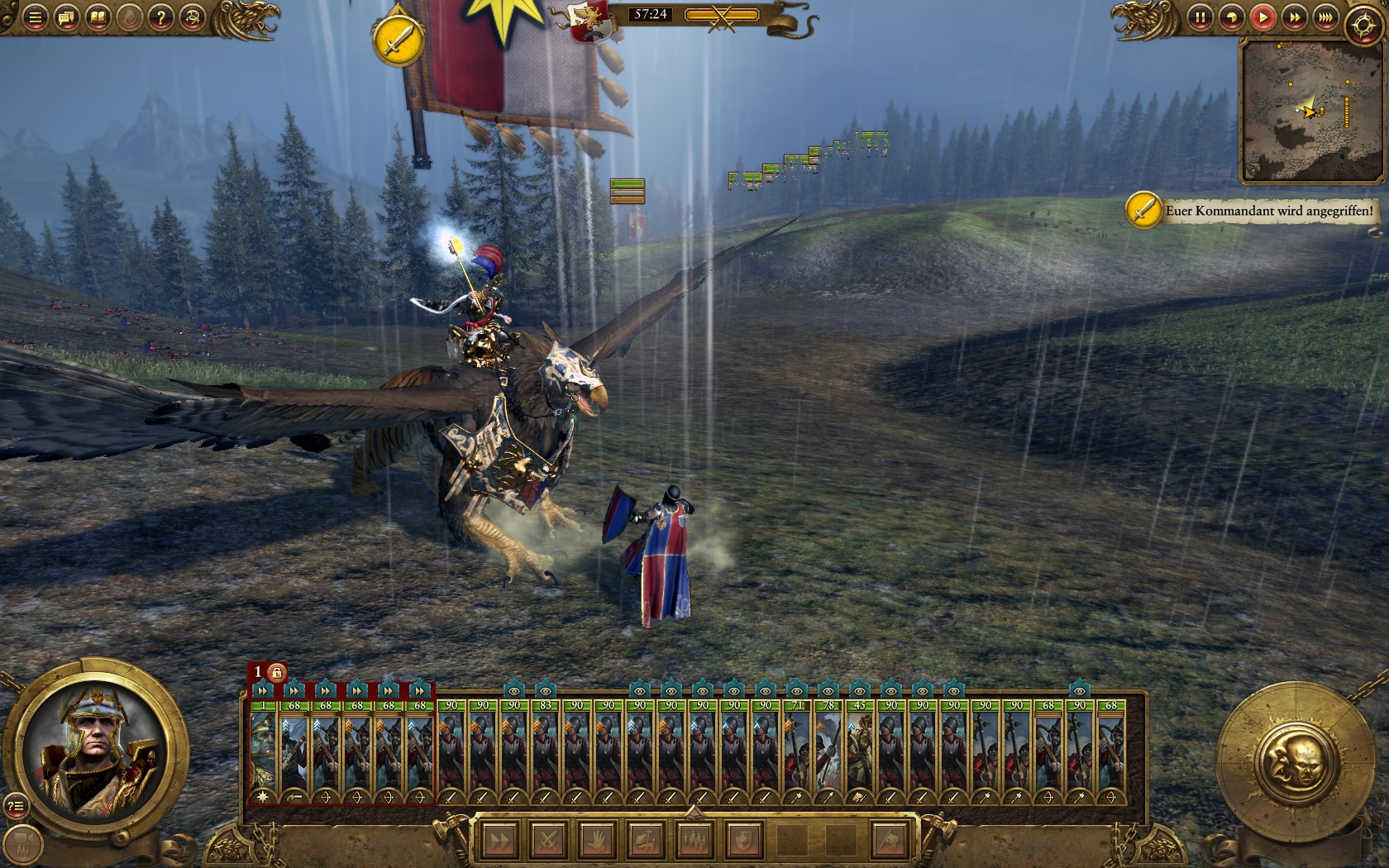Image resolution: width=1389 pixels, height=868 pixels.
Task: Pause the battle
Action: (1200, 17)
